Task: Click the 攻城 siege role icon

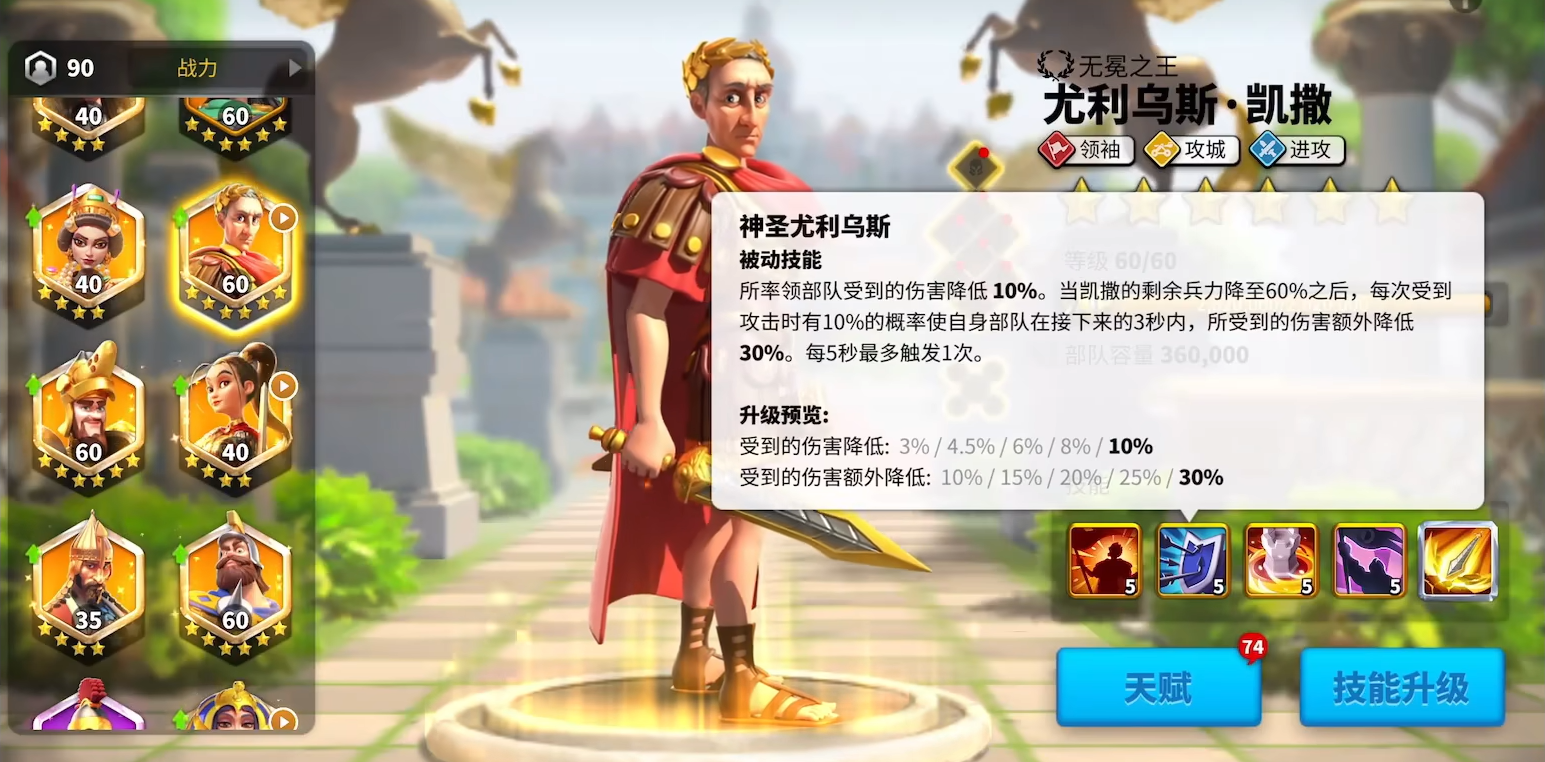Action: point(1191,151)
